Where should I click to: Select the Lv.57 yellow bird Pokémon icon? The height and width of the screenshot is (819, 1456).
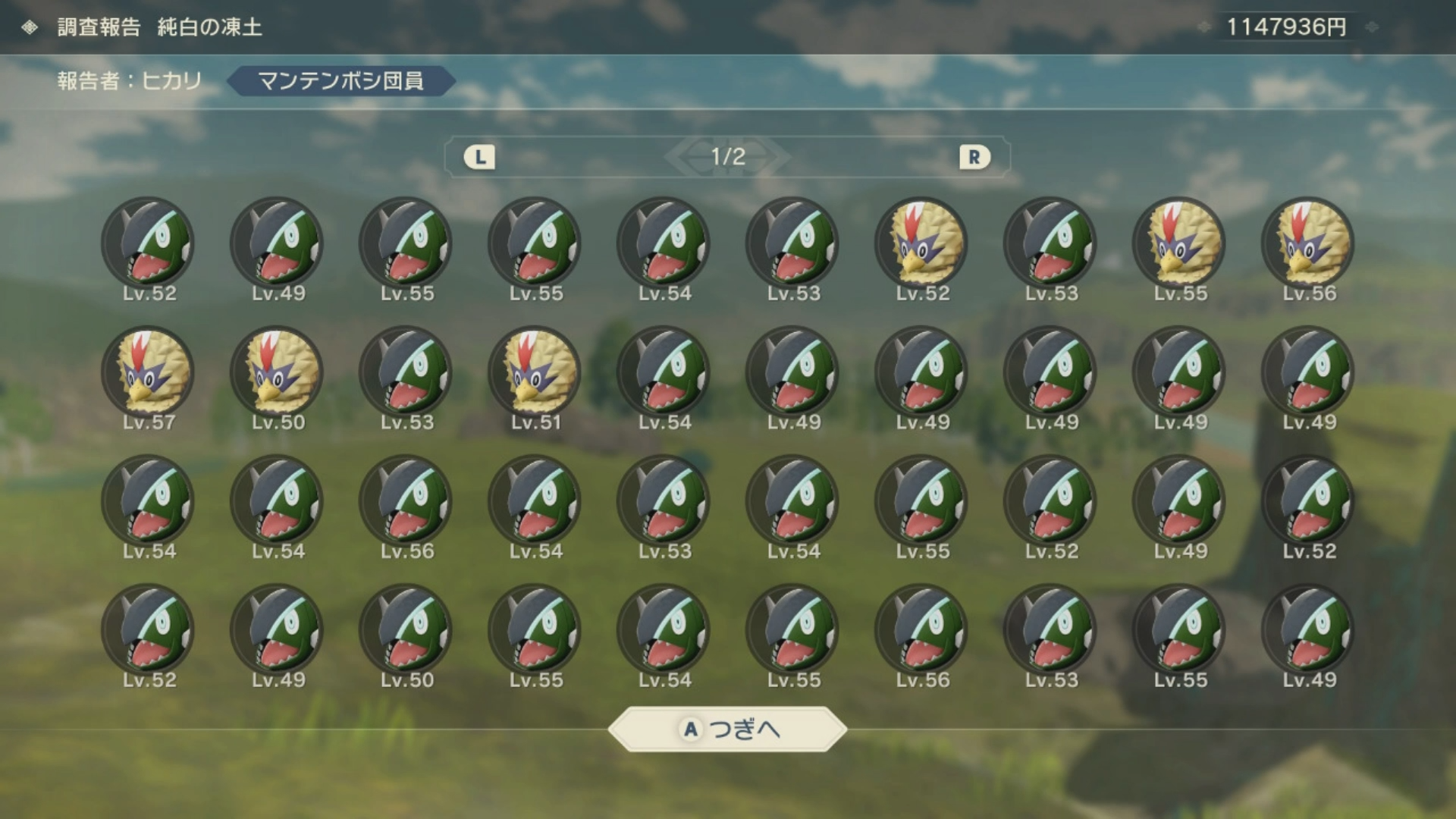point(148,372)
